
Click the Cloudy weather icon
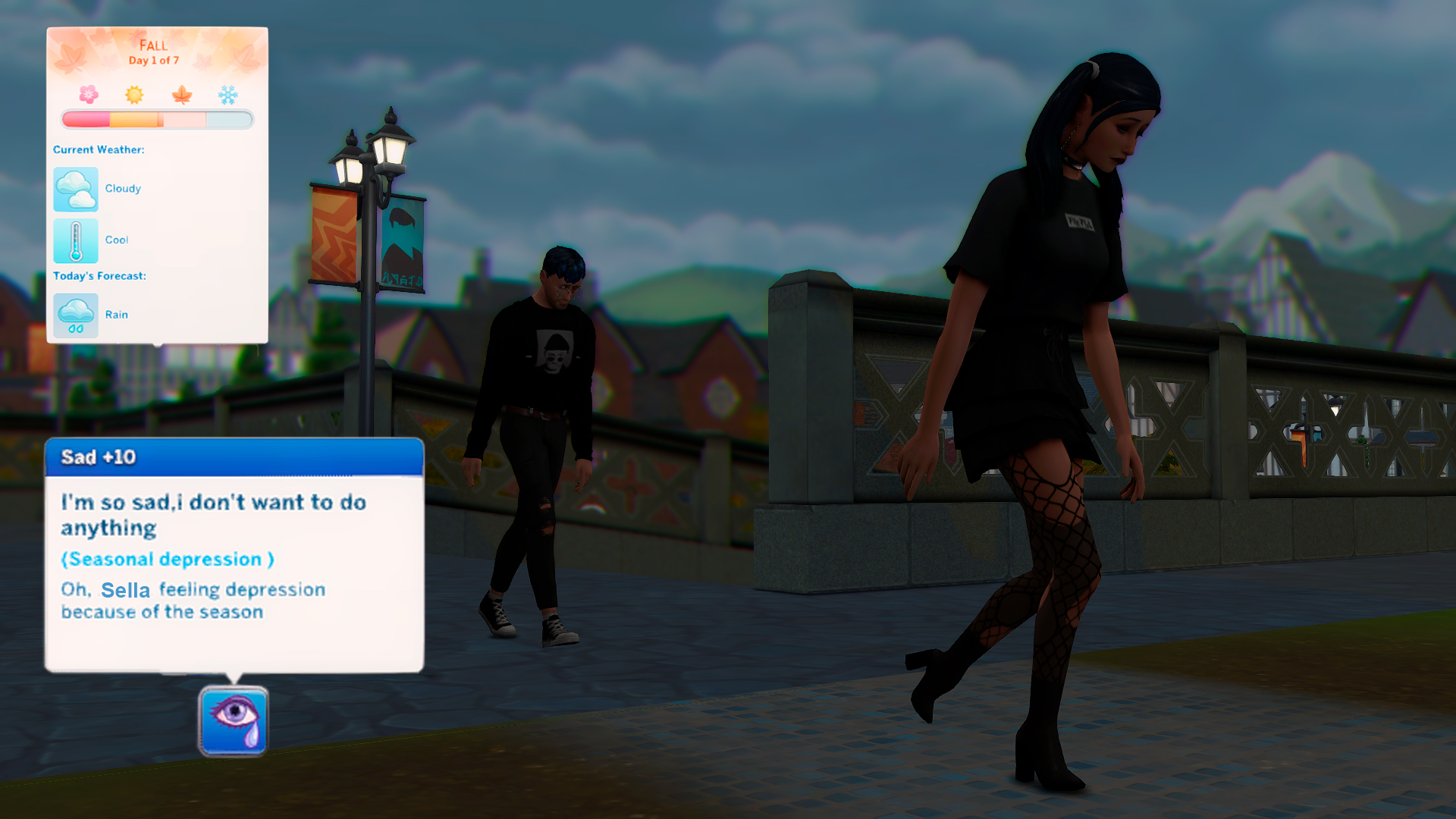(75, 188)
